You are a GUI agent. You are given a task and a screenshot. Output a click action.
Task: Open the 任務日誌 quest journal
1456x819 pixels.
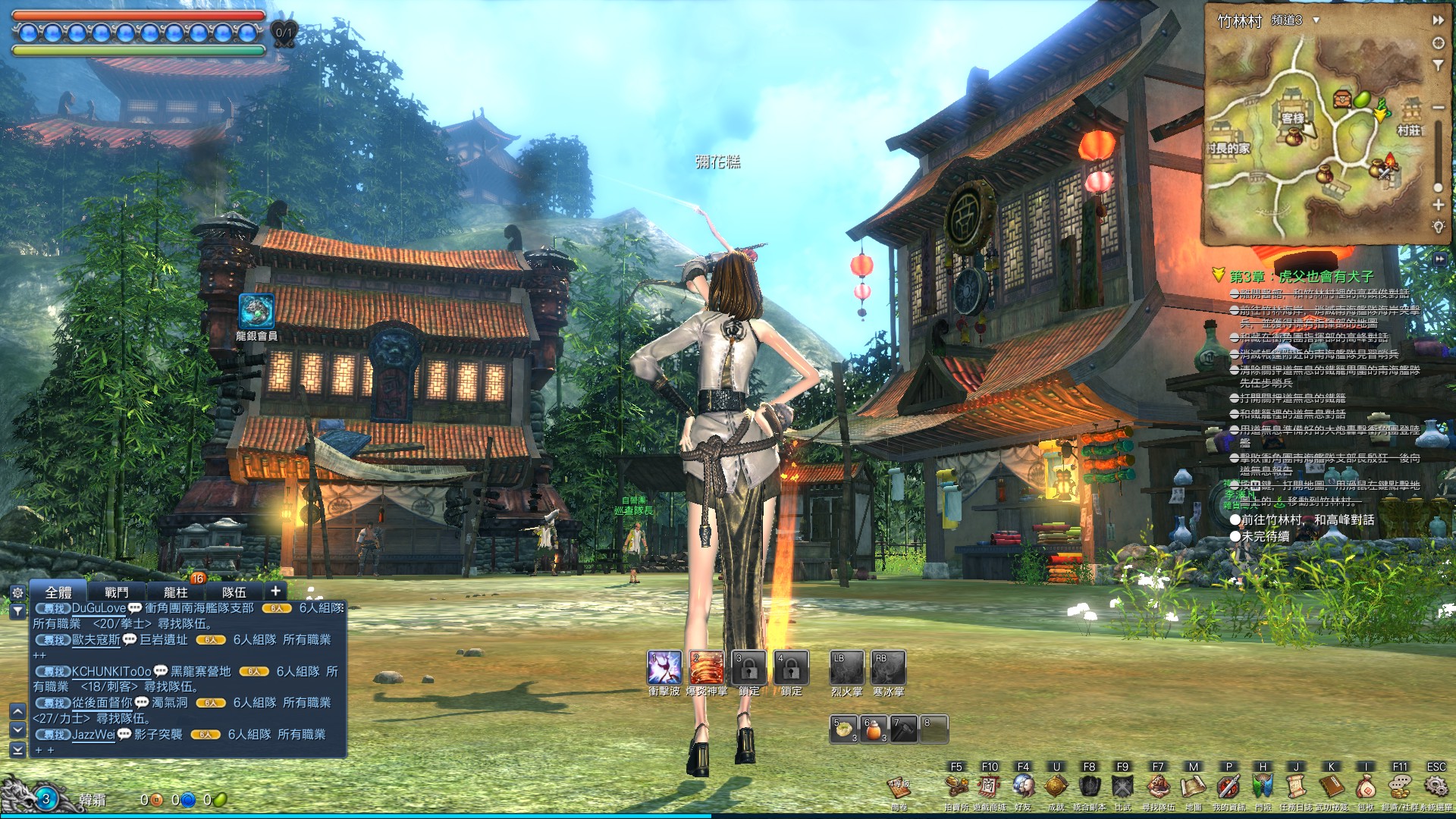[x=1296, y=786]
